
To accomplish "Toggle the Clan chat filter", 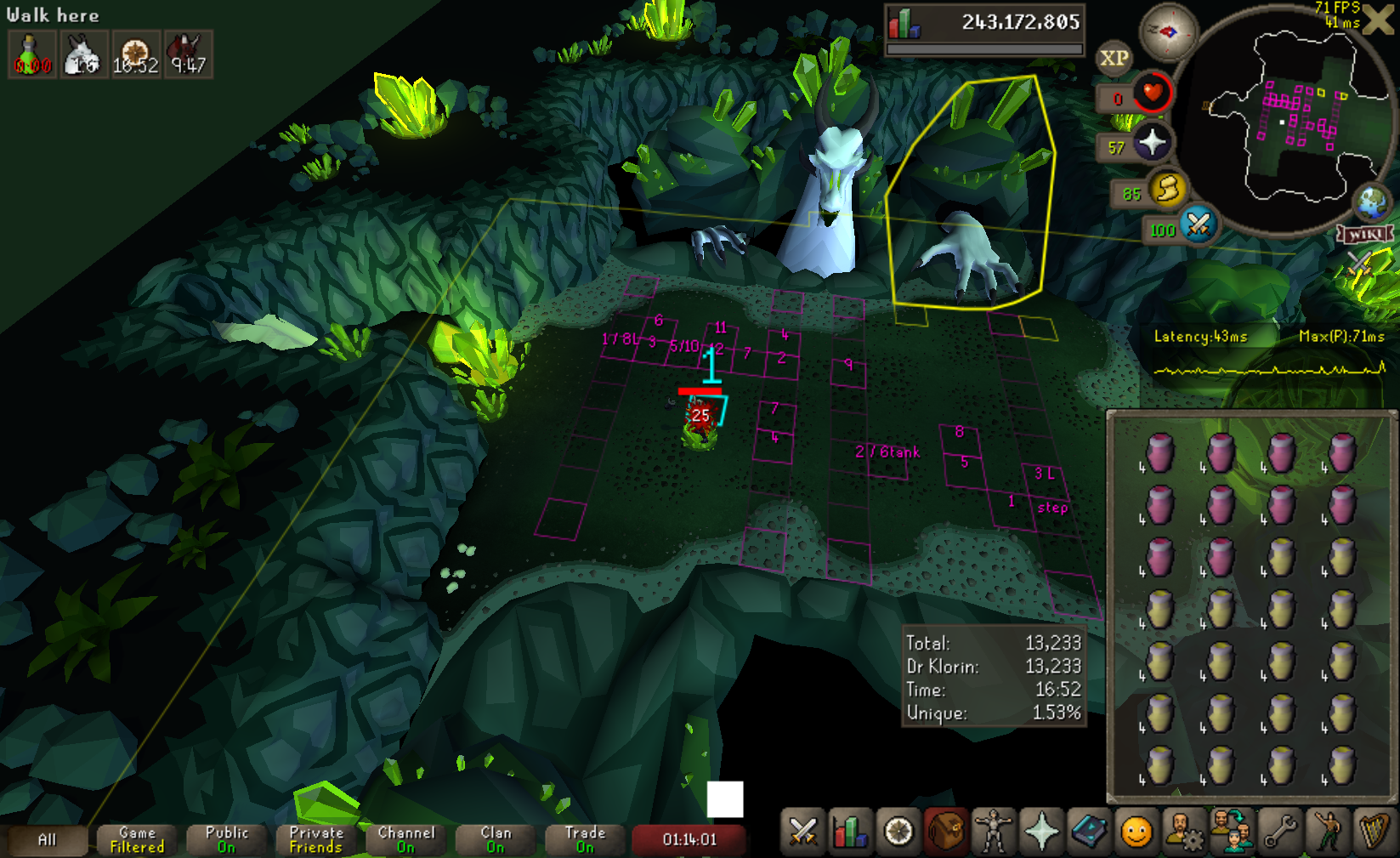I will (496, 840).
